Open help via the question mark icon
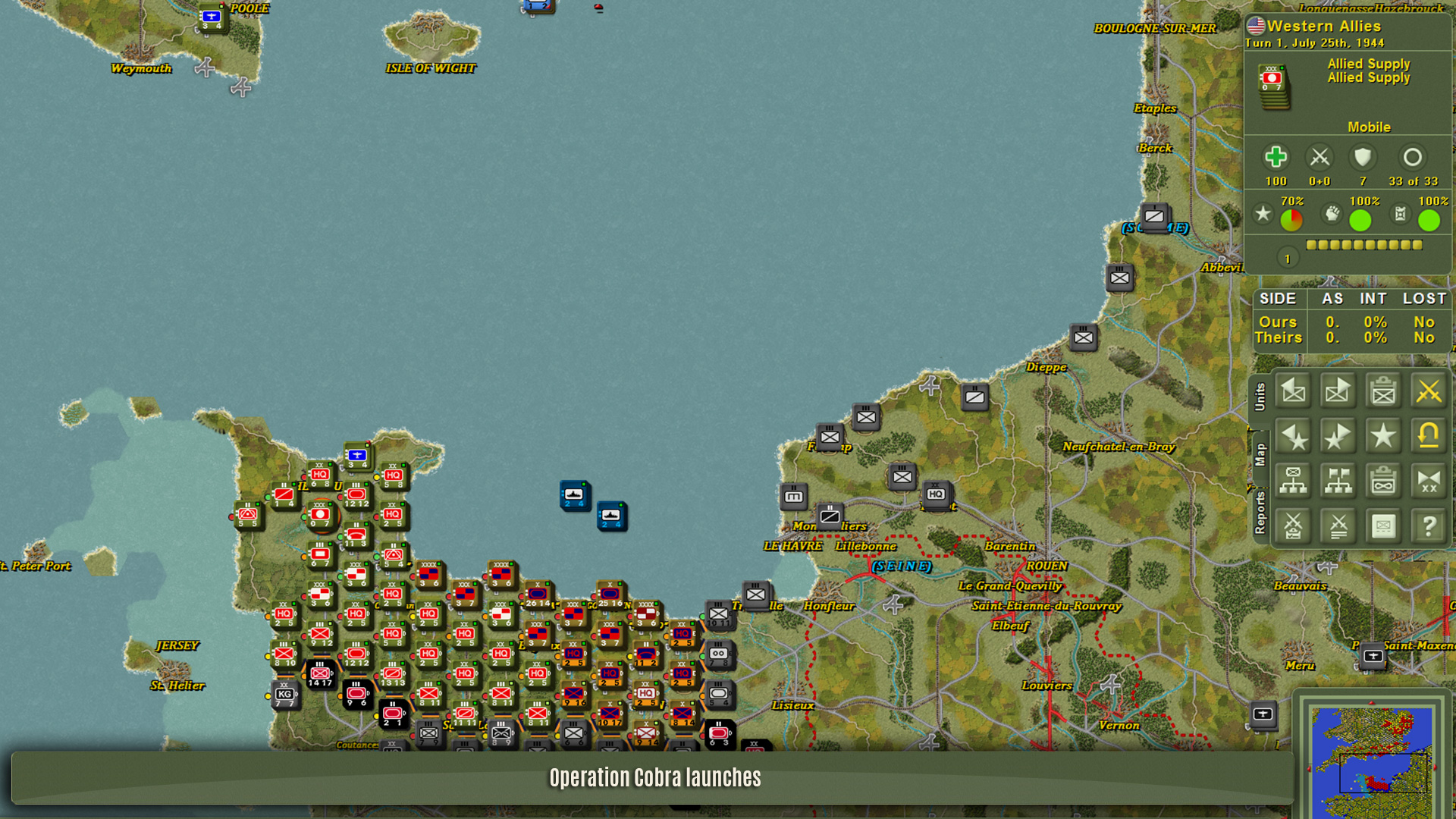This screenshot has height=819, width=1456. [1428, 526]
